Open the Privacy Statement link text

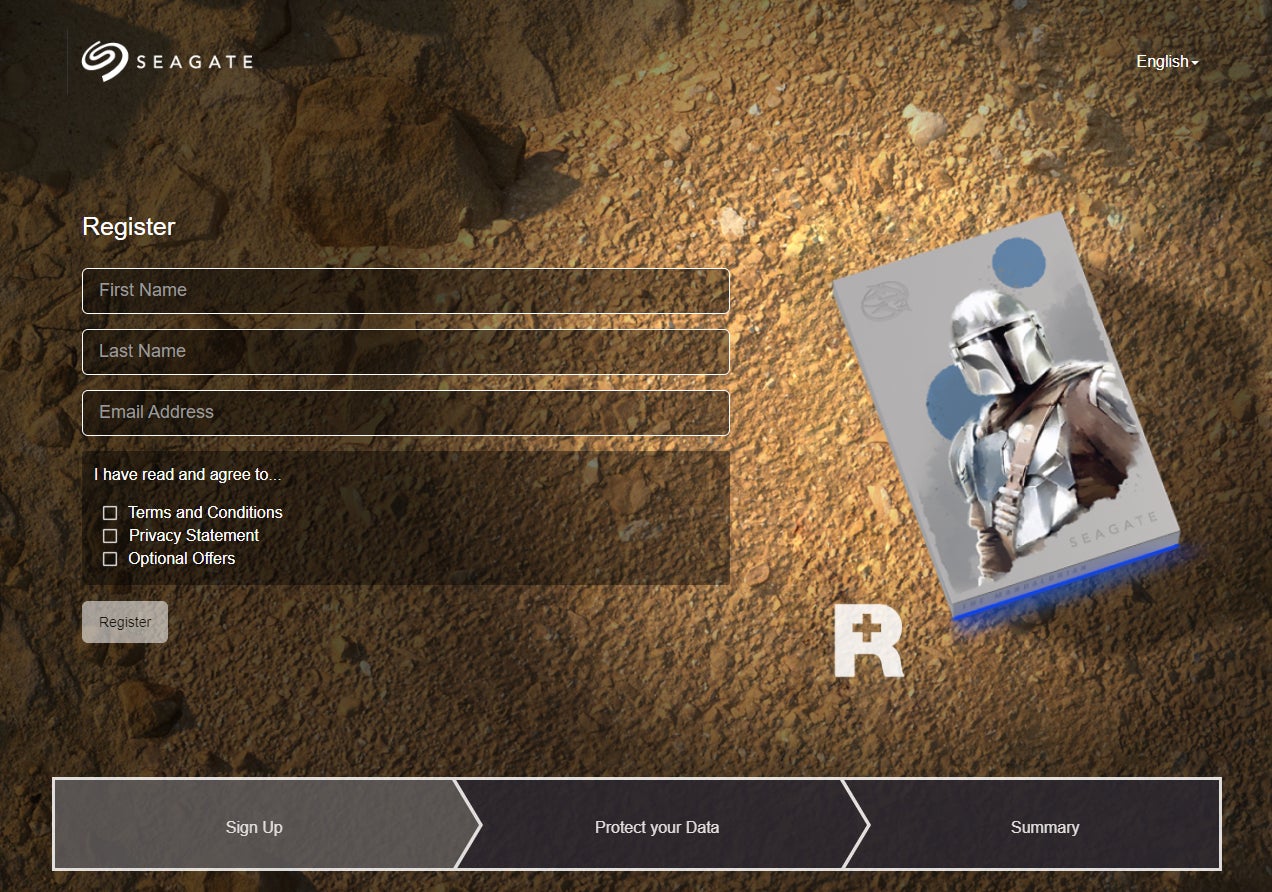[x=194, y=535]
